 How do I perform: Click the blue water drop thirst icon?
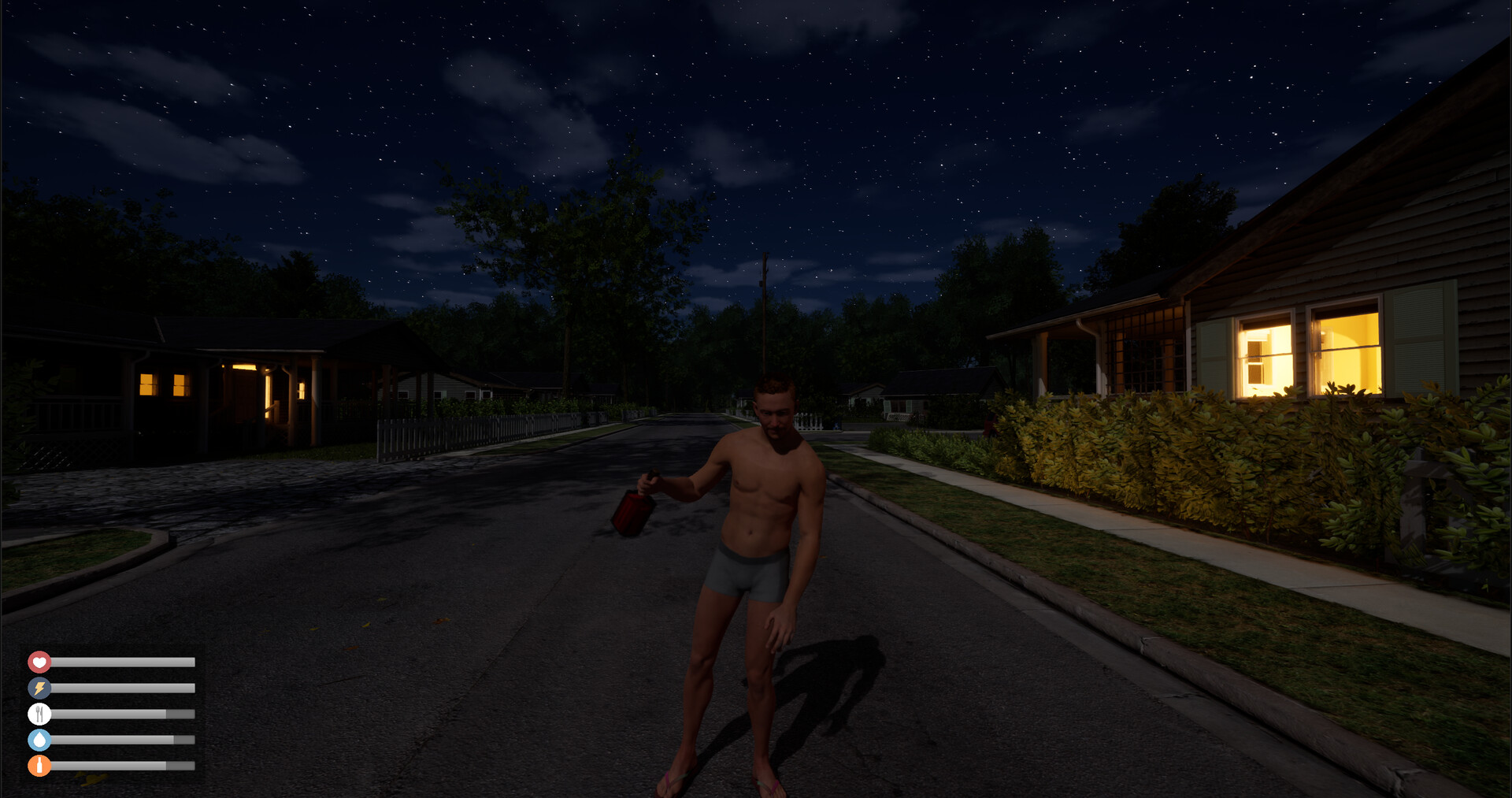click(x=39, y=739)
